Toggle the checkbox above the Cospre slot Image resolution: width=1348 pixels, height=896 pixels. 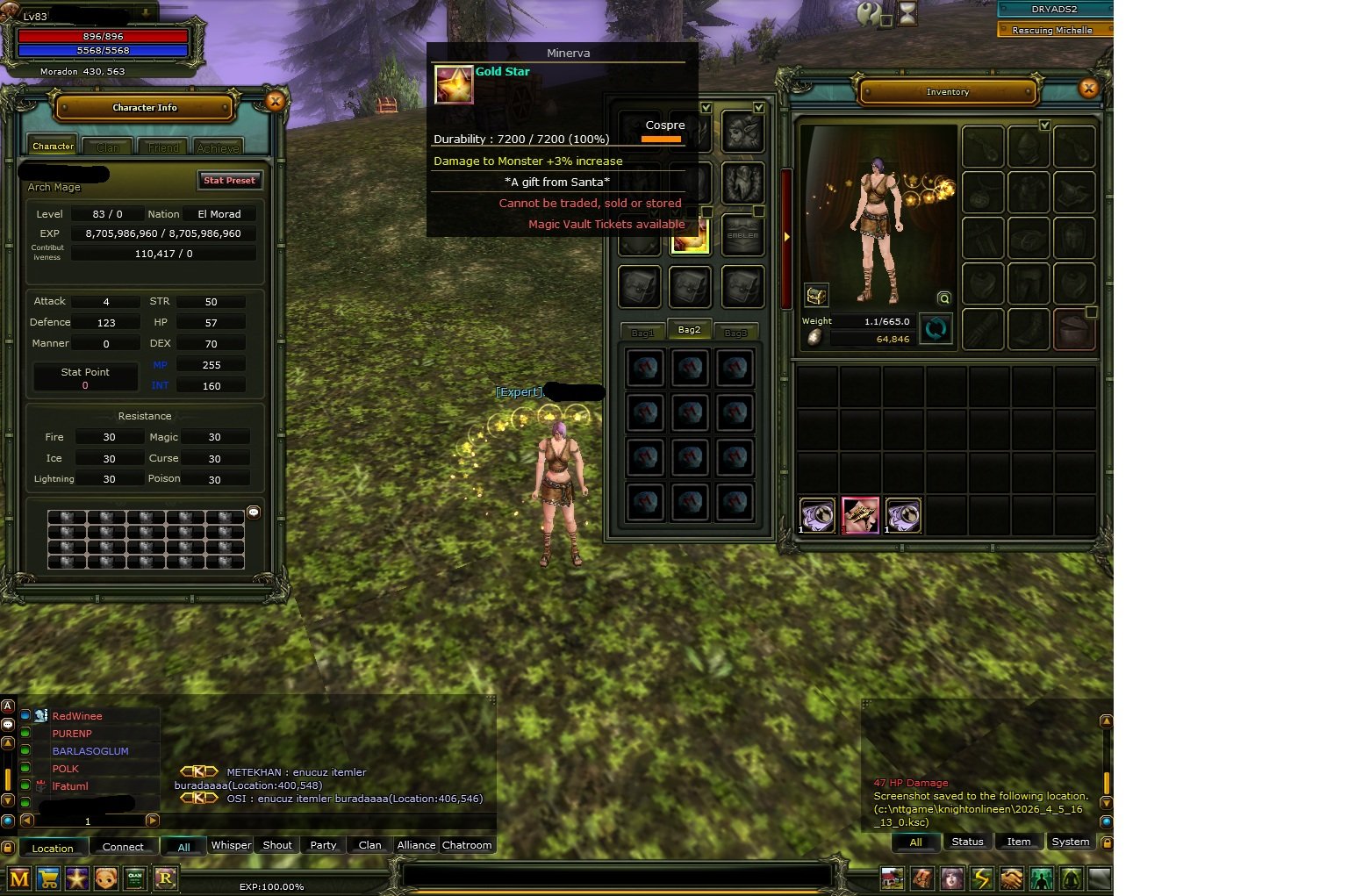707,106
